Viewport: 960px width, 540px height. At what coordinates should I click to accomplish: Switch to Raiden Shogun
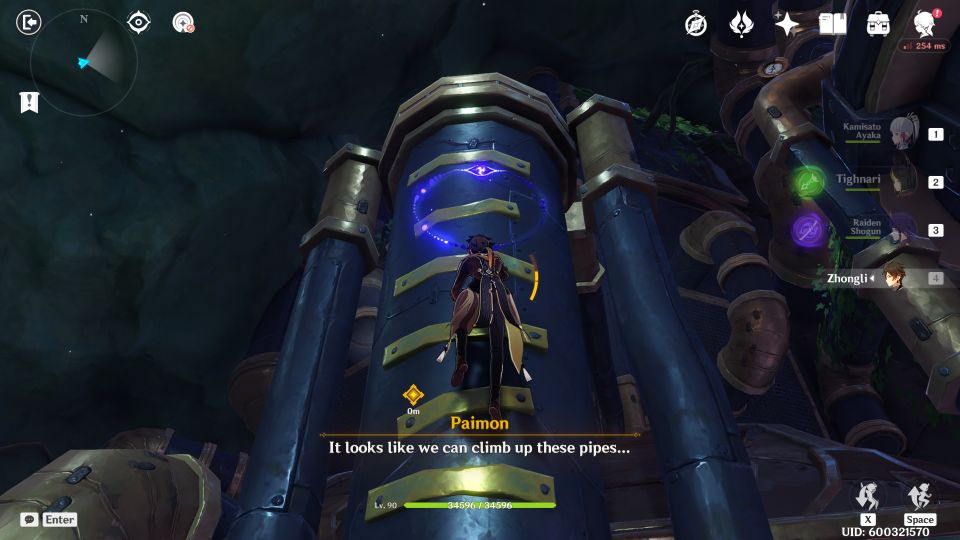pyautogui.click(x=900, y=230)
